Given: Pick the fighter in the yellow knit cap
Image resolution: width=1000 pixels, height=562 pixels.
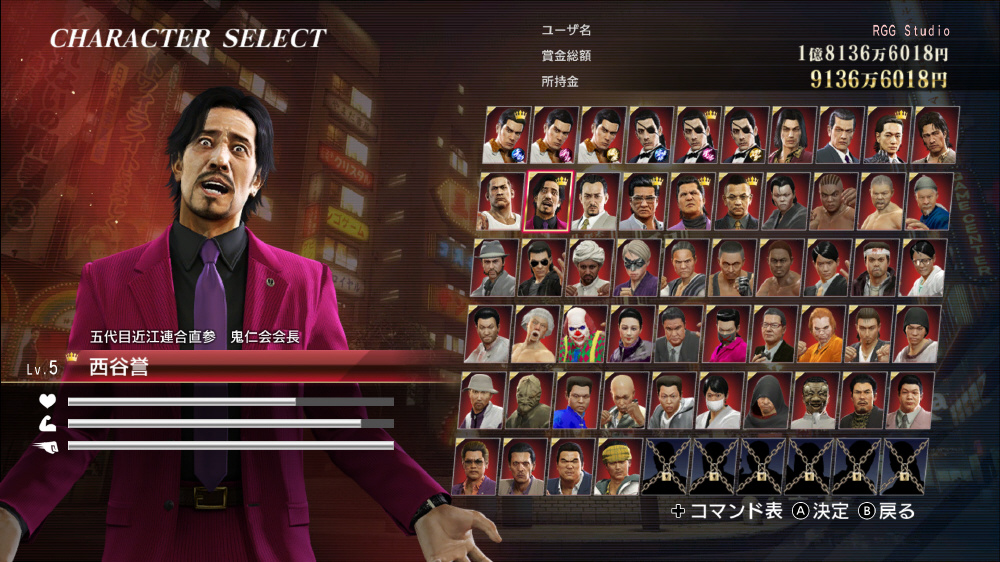Looking at the screenshot, I should coord(618,466).
